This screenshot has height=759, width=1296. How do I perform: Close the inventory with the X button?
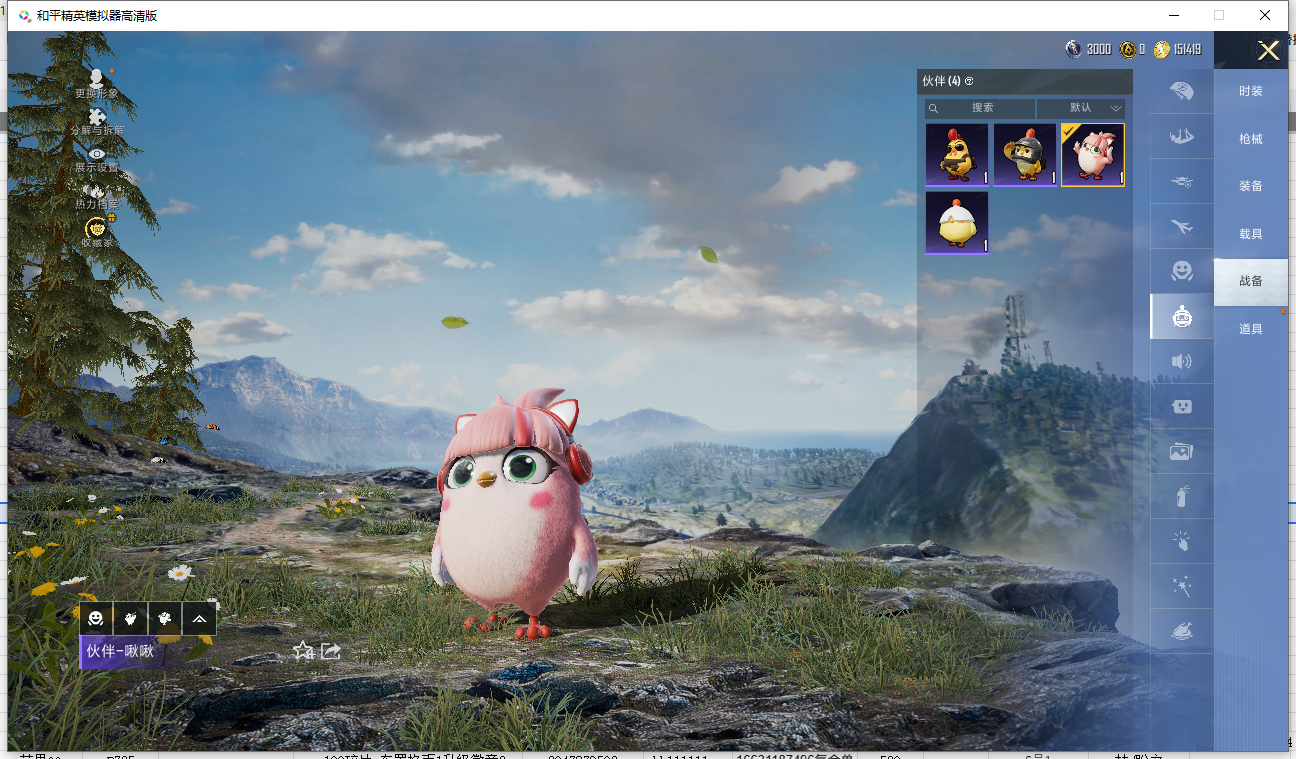[x=1268, y=51]
